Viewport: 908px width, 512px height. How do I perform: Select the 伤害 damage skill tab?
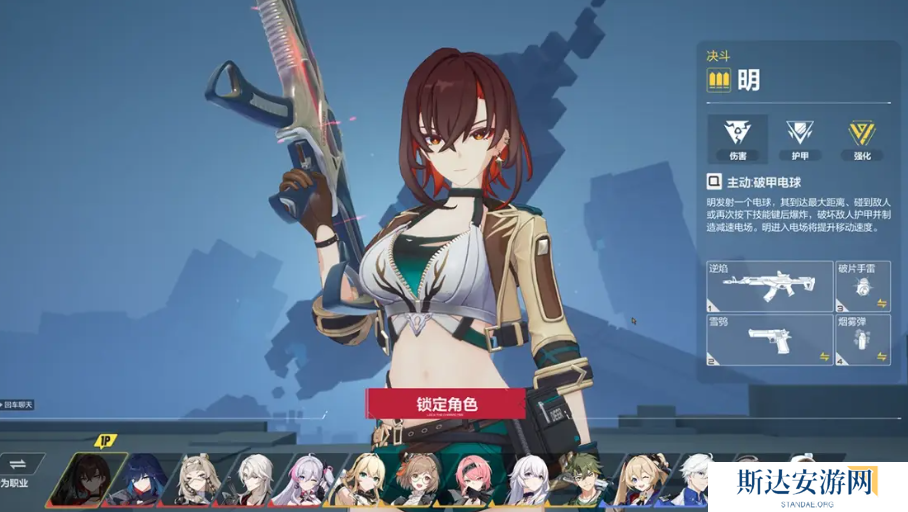(737, 138)
